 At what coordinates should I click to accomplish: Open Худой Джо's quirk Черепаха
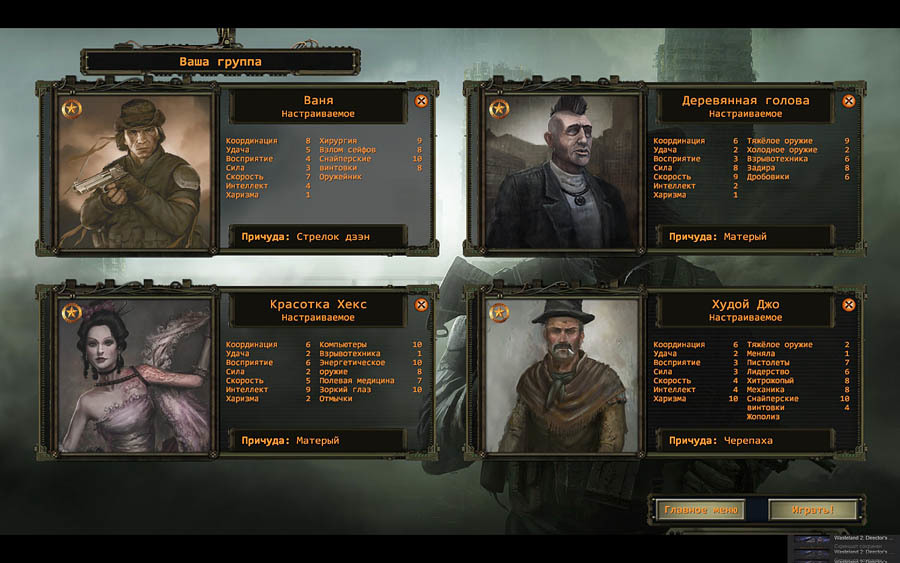point(747,440)
